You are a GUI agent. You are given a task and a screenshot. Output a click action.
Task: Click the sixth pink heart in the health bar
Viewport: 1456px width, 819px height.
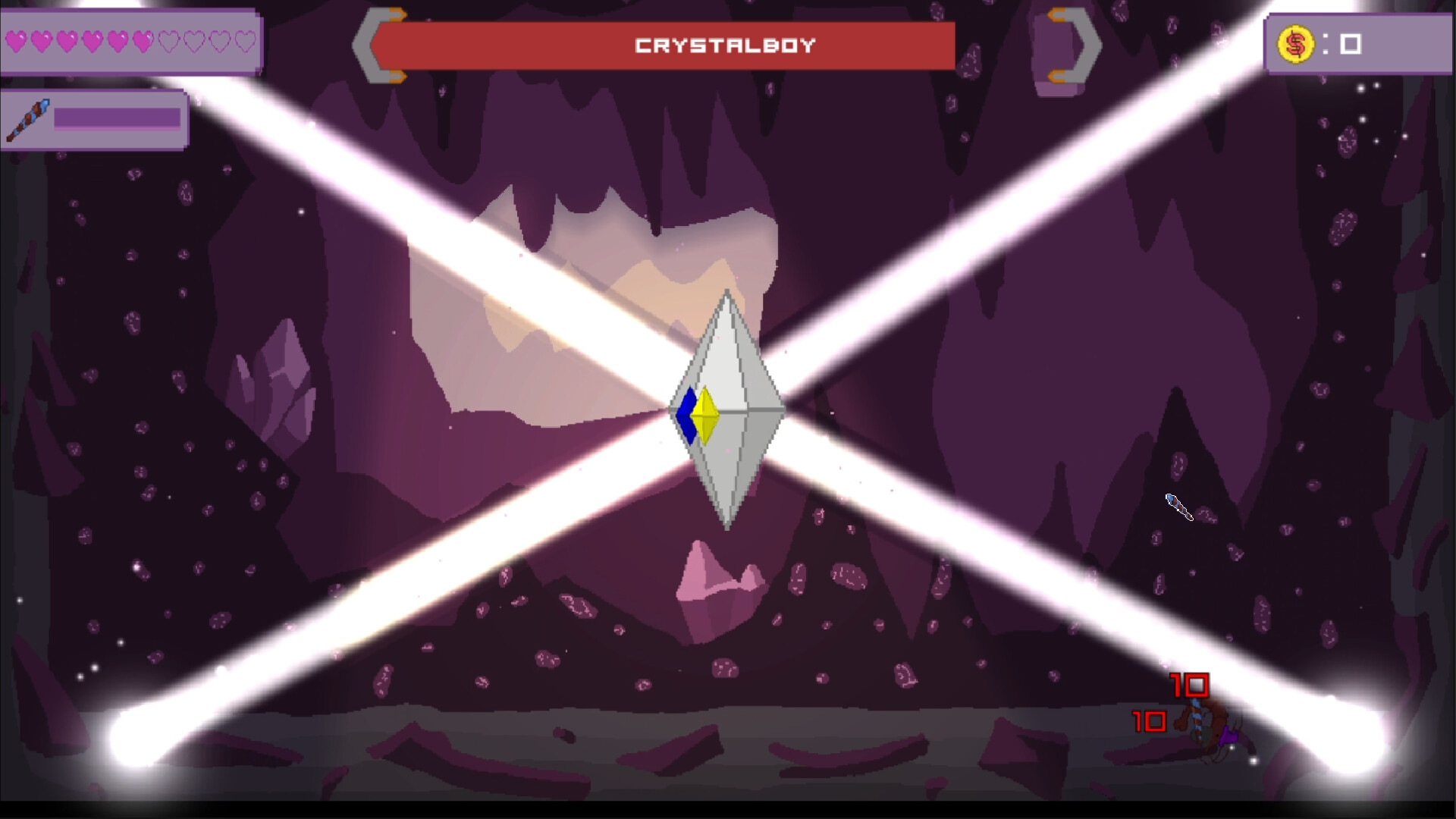click(x=143, y=41)
